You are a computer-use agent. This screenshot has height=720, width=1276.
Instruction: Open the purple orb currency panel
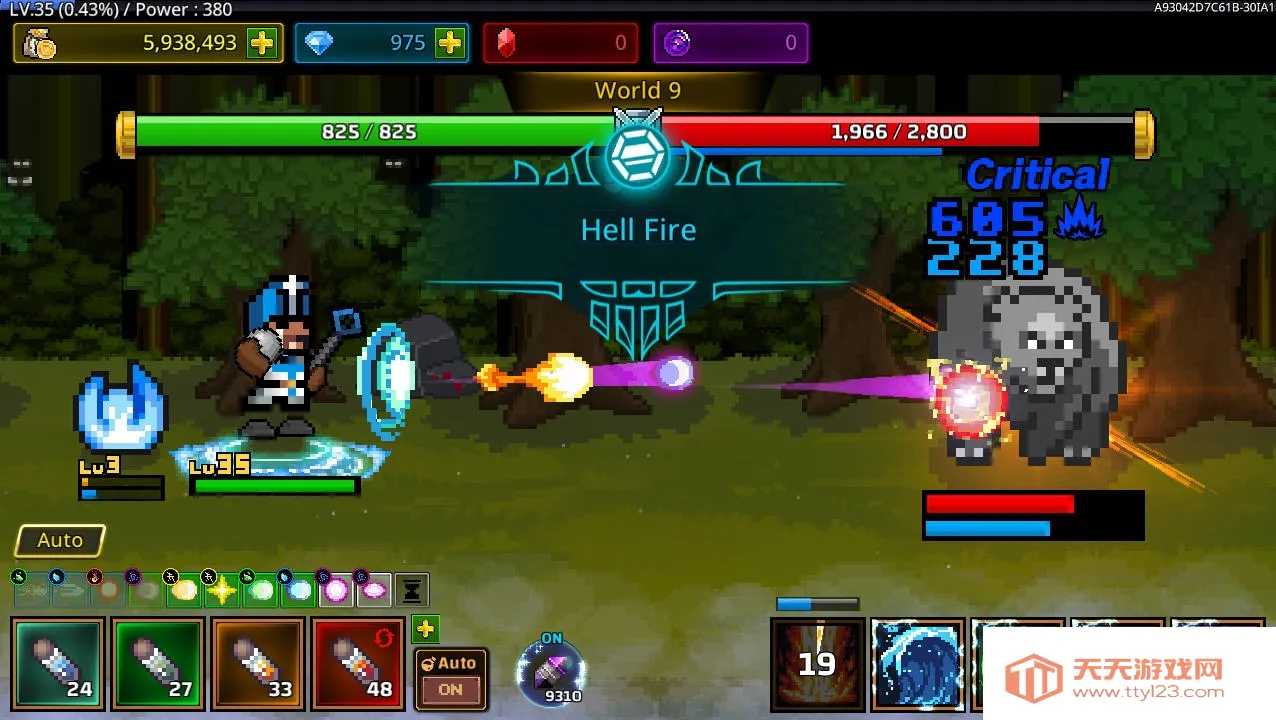730,43
